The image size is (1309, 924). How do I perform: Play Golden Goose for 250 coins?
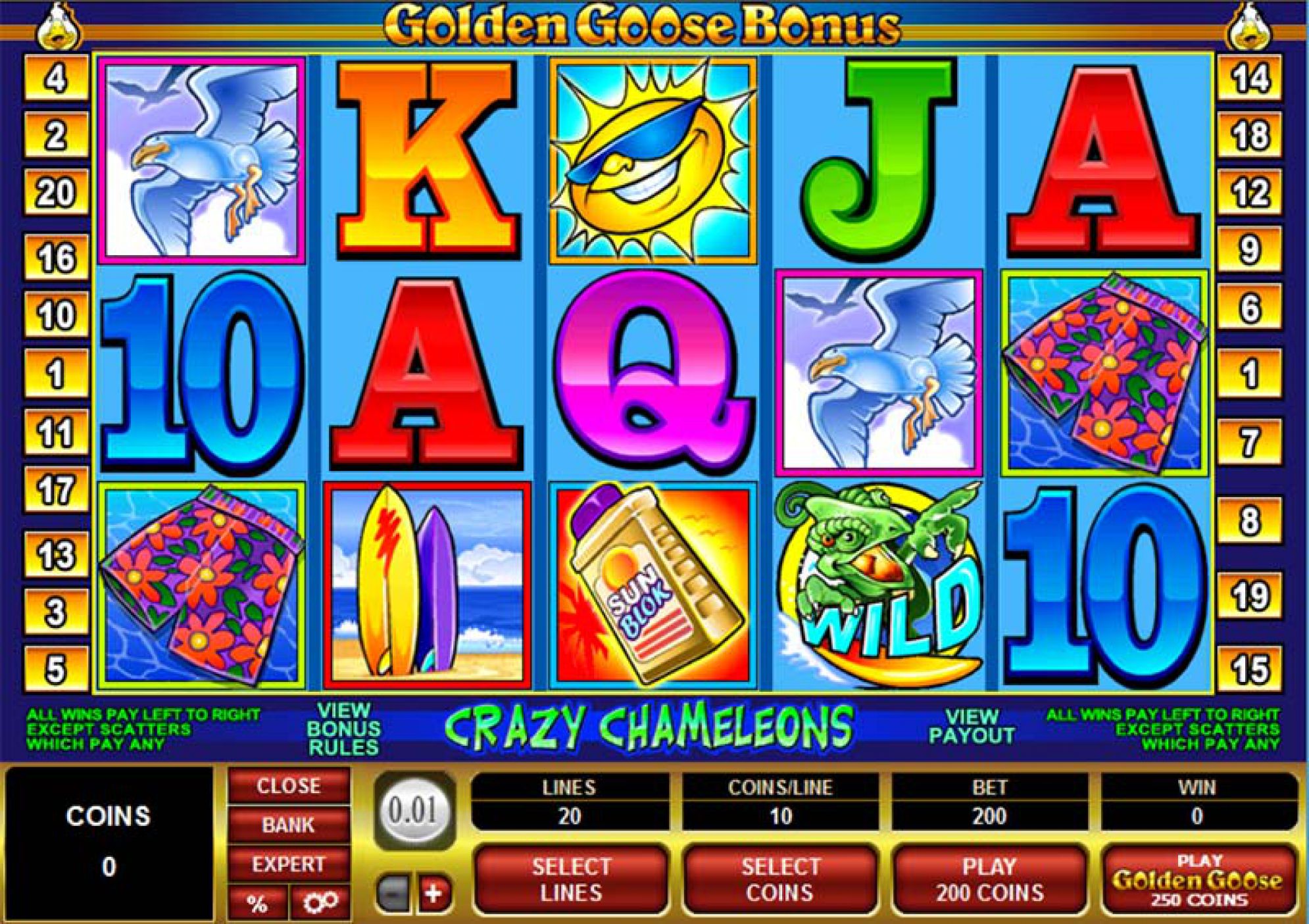click(x=1198, y=881)
